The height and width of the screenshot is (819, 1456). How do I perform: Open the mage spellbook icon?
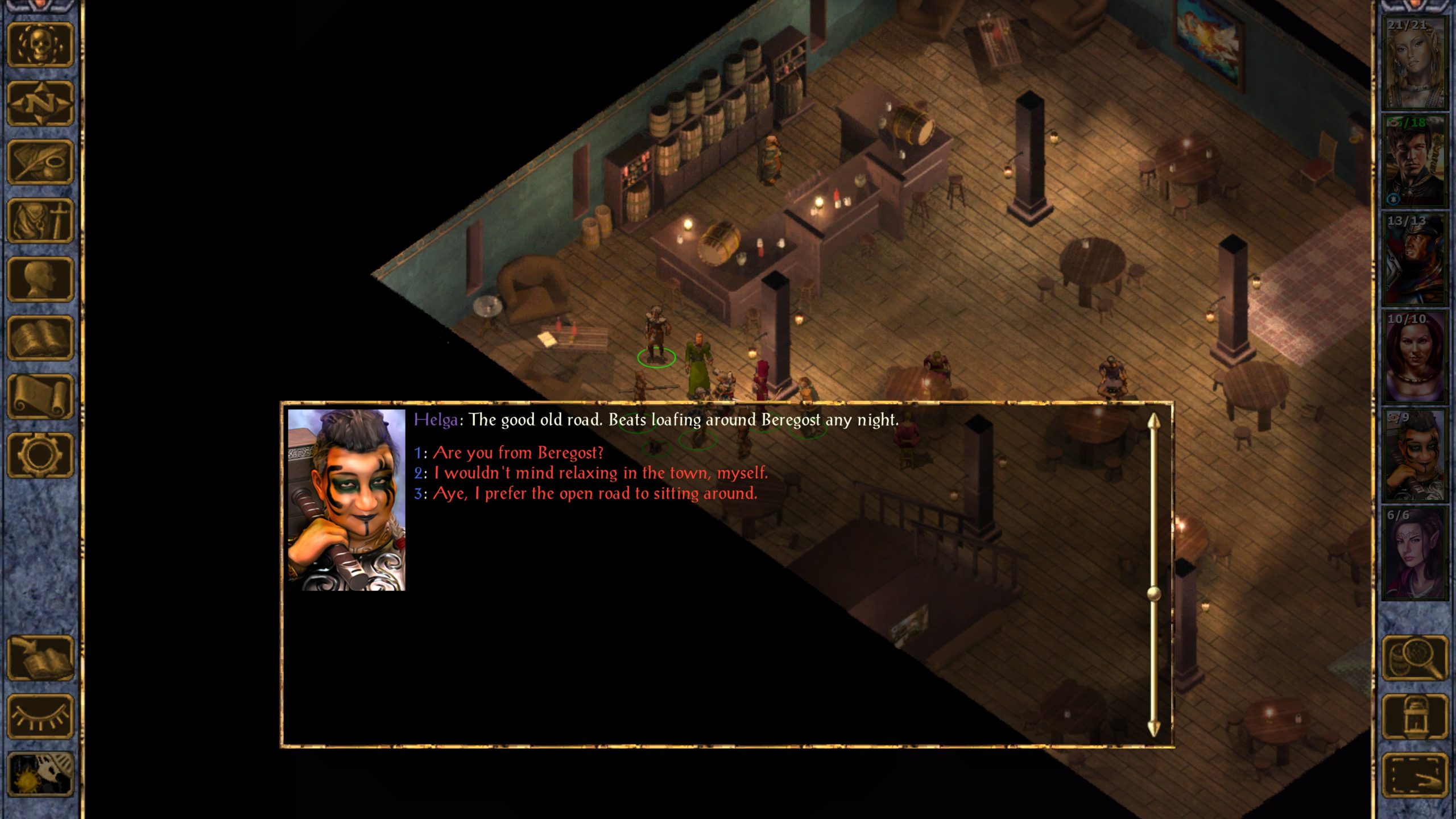point(40,338)
